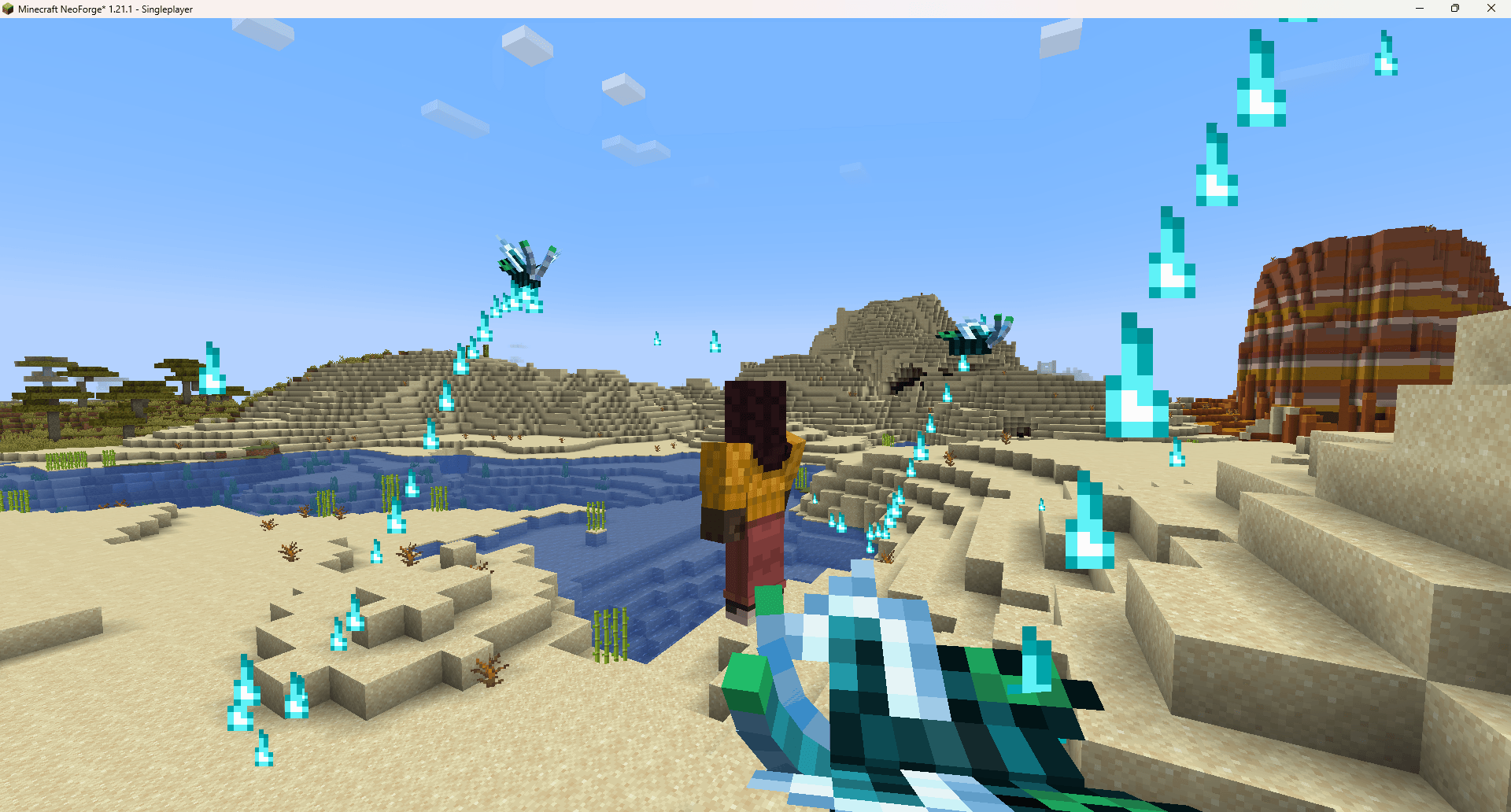The image size is (1511, 812).
Task: Click a dead bush on the sand
Action: pyautogui.click(x=488, y=669)
